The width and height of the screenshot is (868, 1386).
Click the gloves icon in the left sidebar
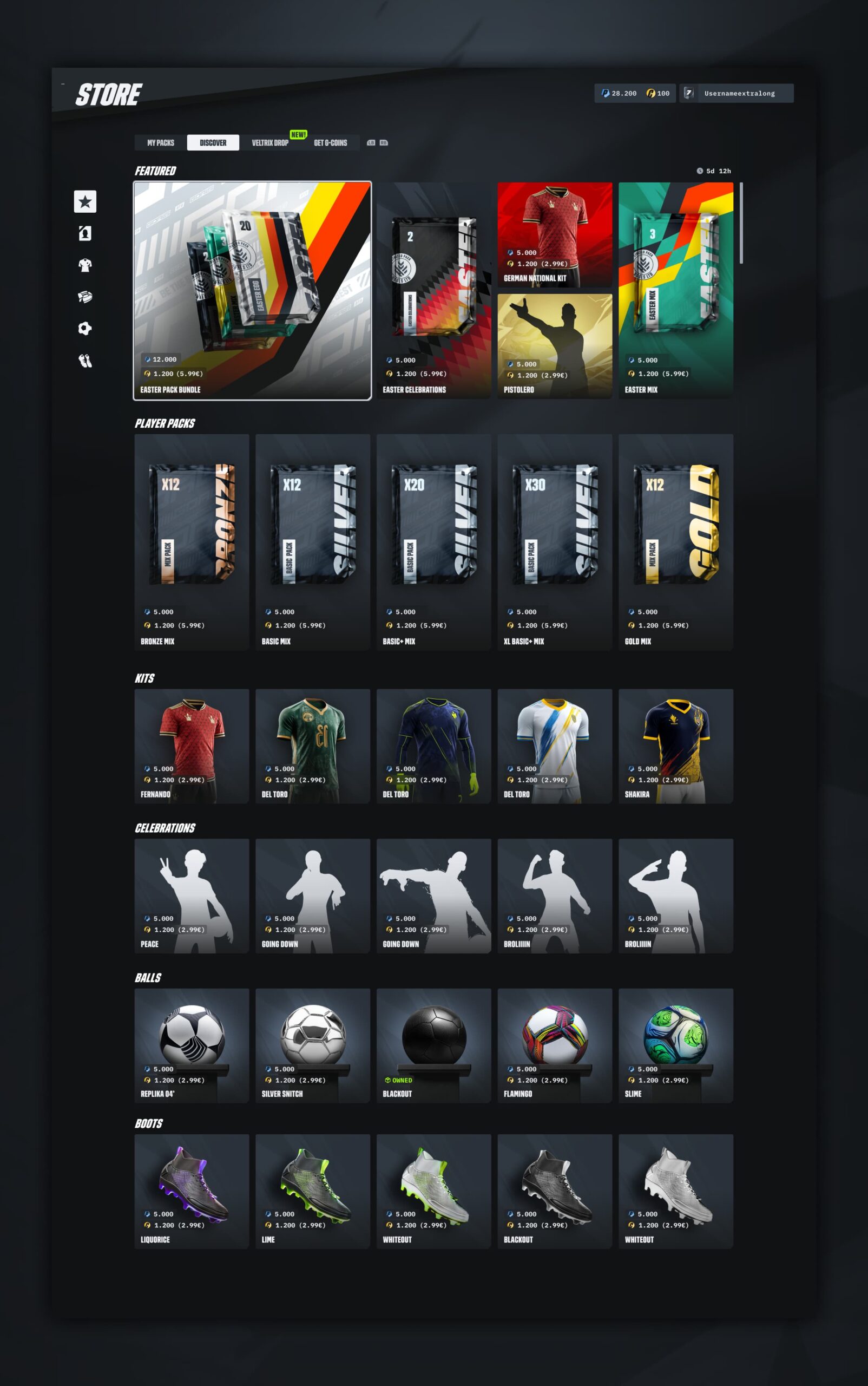pos(85,296)
